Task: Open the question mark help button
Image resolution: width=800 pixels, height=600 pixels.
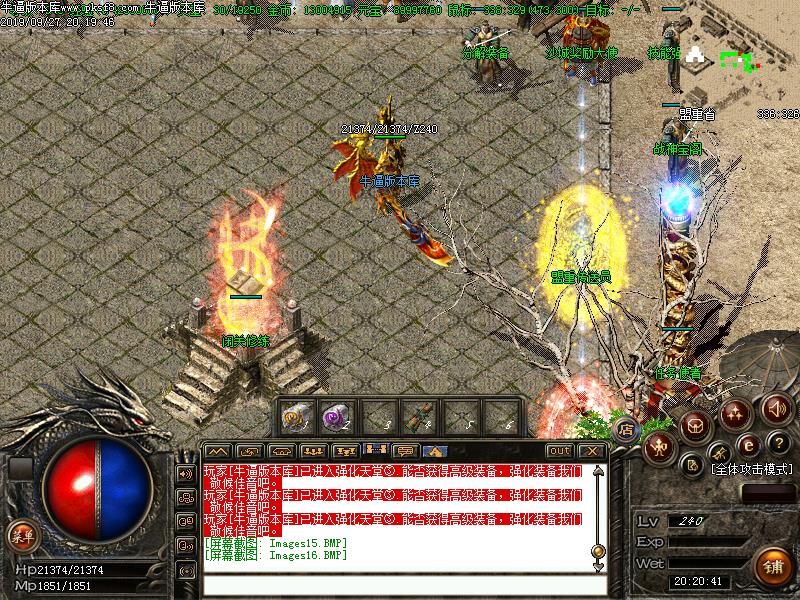Action: [x=779, y=442]
